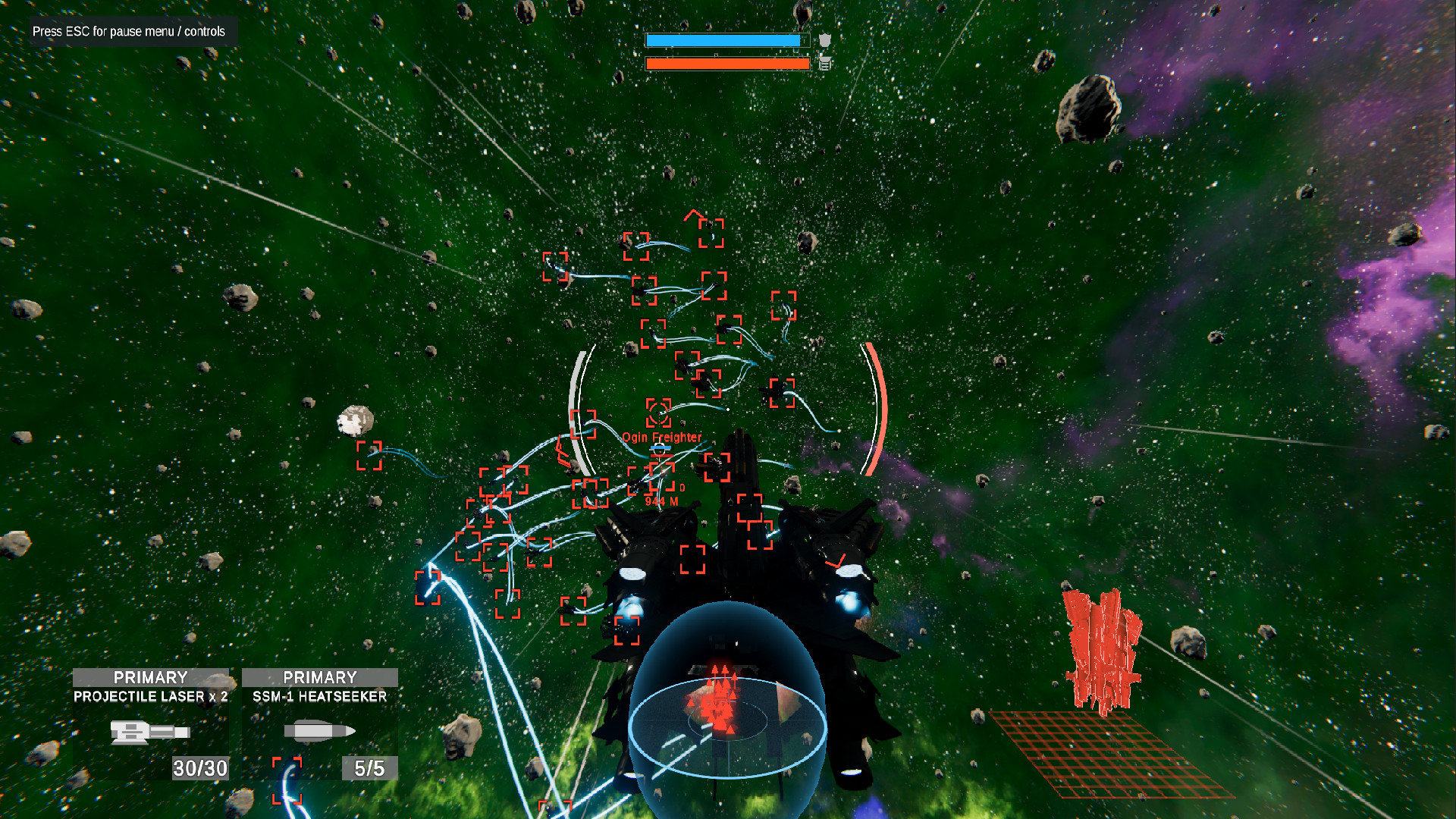Screen dimensions: 1456x819
Task: Select the PRIMARY tab on the laser panel
Action: click(x=150, y=677)
